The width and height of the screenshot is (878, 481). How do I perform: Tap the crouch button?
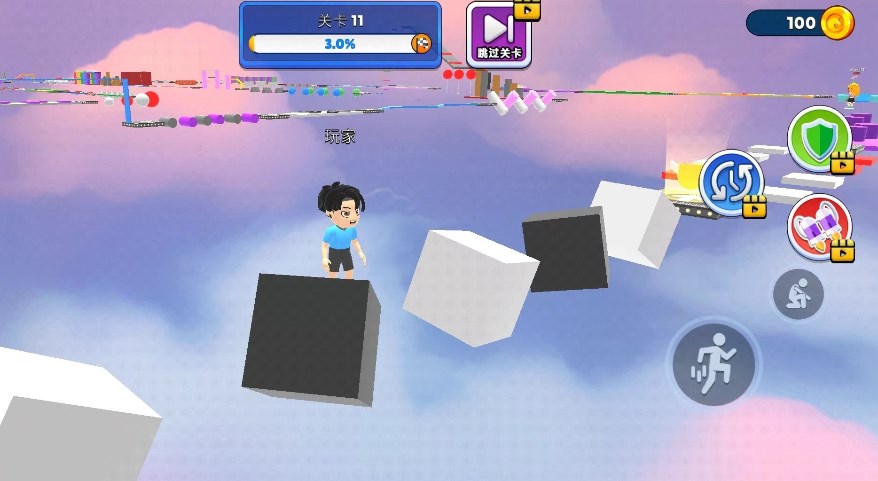click(798, 294)
